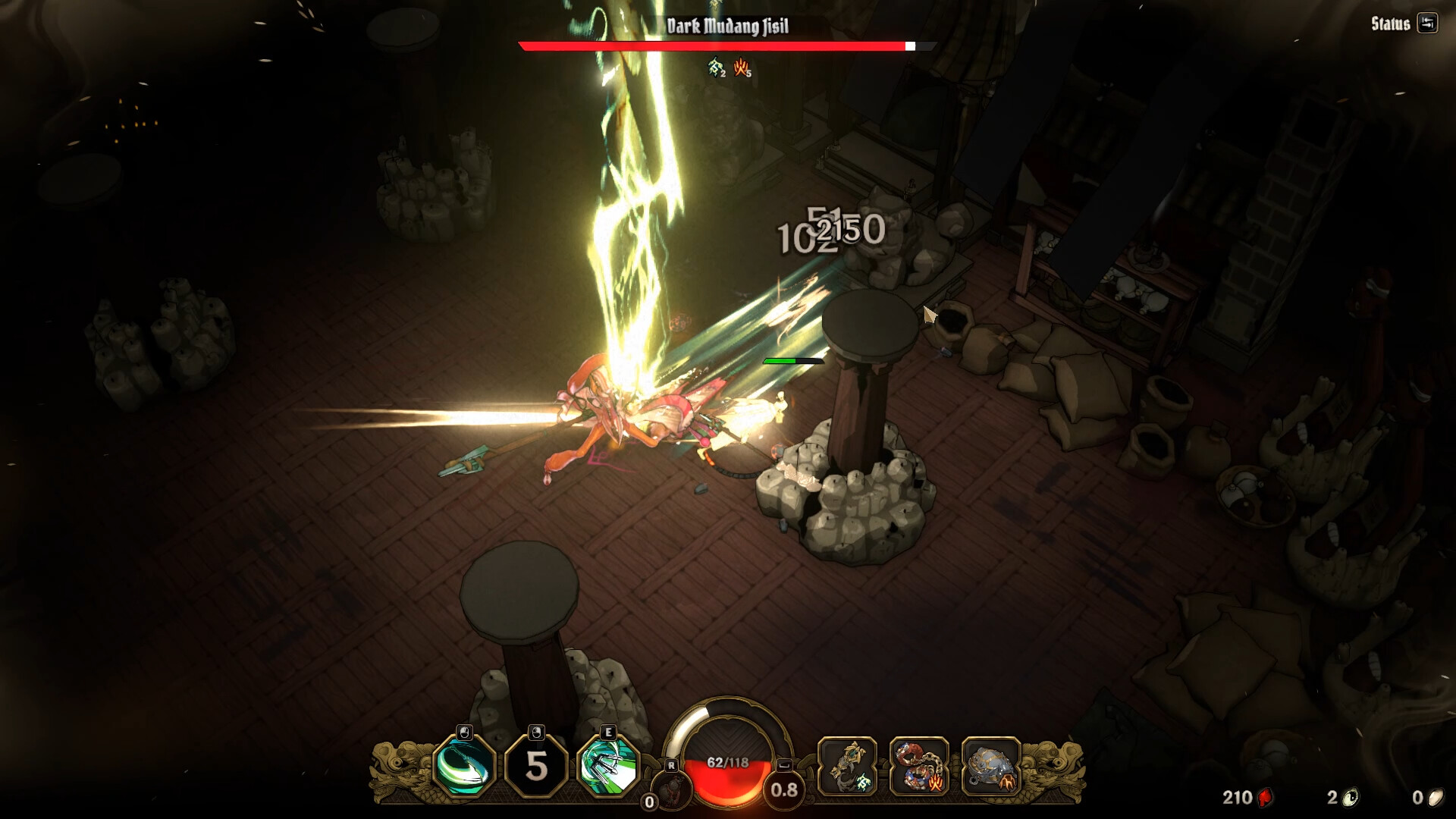
Task: Inspect the silver armored helmet relic
Action: tap(990, 767)
